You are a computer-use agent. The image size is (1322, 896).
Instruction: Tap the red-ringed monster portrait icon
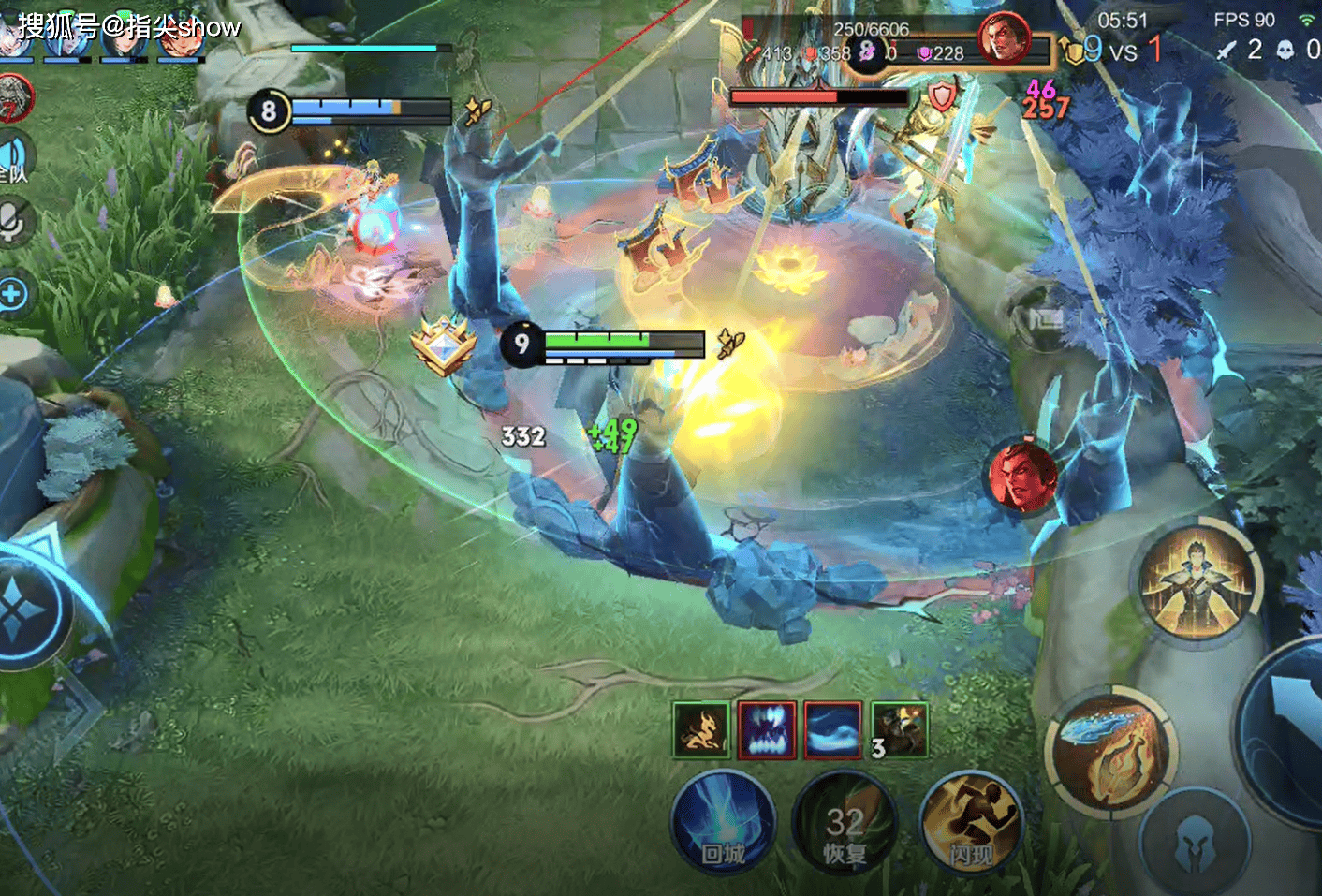15,97
